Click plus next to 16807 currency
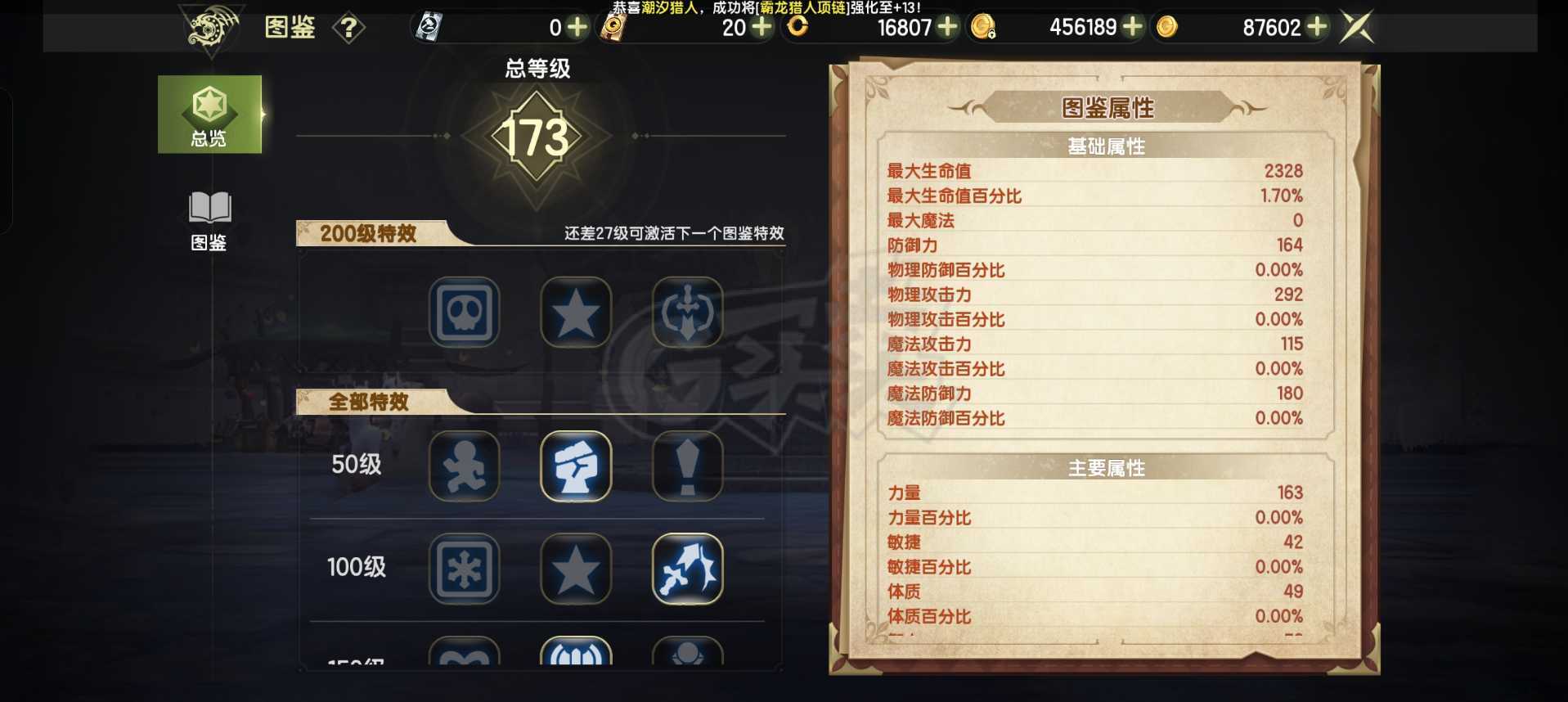The height and width of the screenshot is (702, 1568). [x=947, y=27]
